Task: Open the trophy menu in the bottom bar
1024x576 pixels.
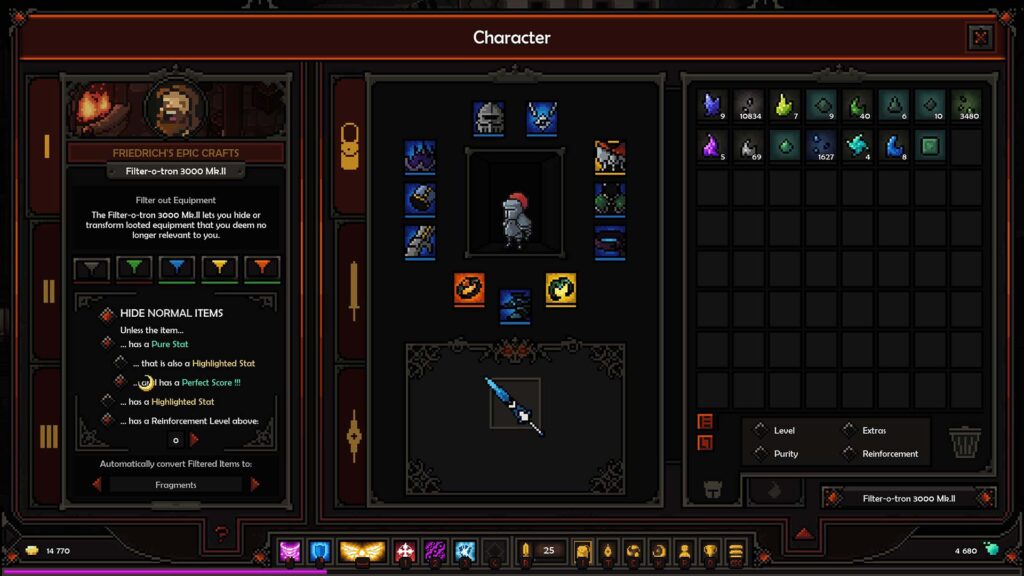Action: pyautogui.click(x=710, y=551)
